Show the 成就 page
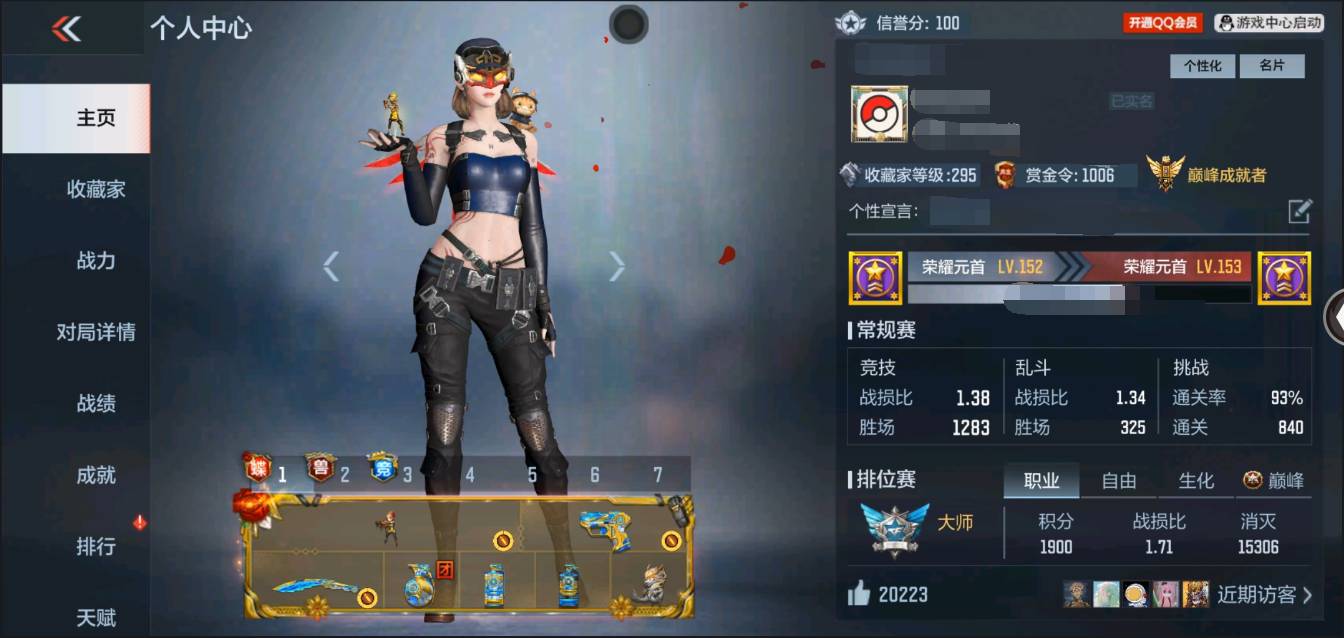Viewport: 1344px width, 638px height. (x=96, y=475)
